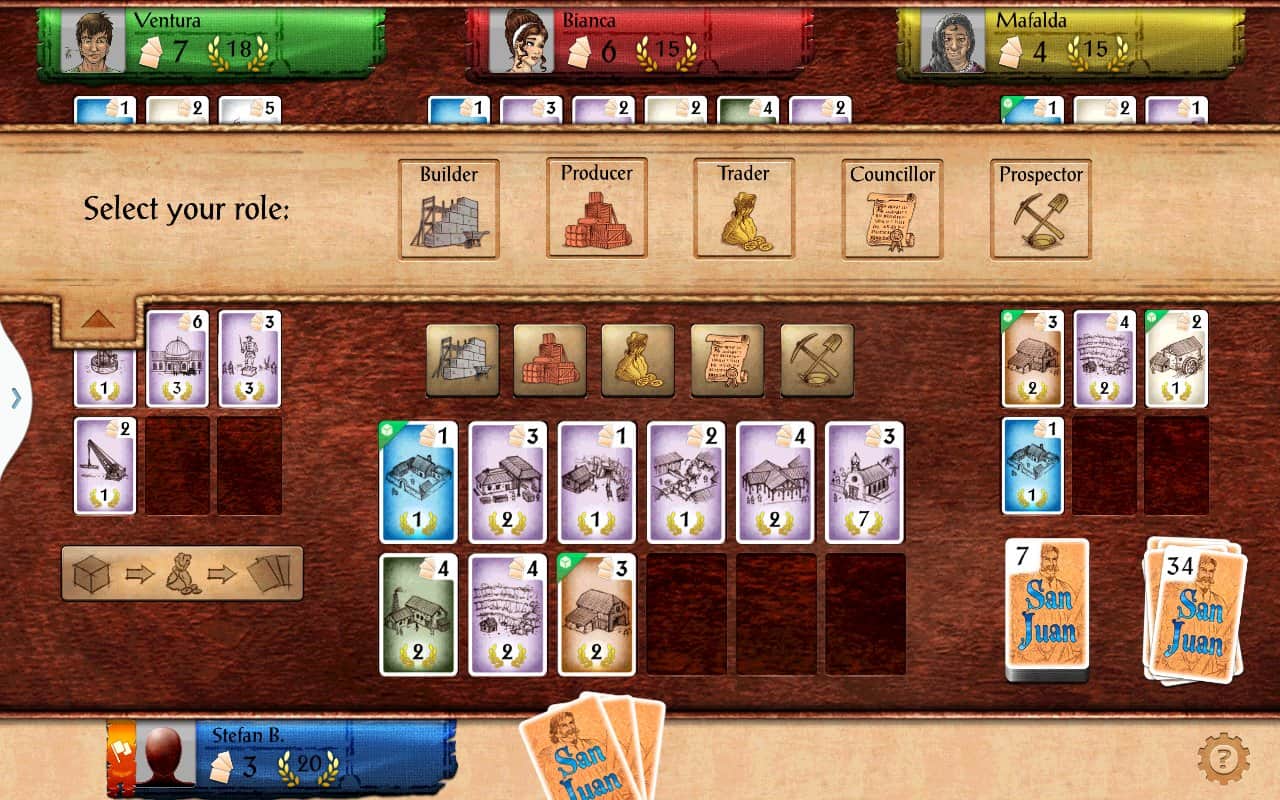Image resolution: width=1280 pixels, height=800 pixels.
Task: Choose the Trader moneybag role icon
Action: click(742, 207)
